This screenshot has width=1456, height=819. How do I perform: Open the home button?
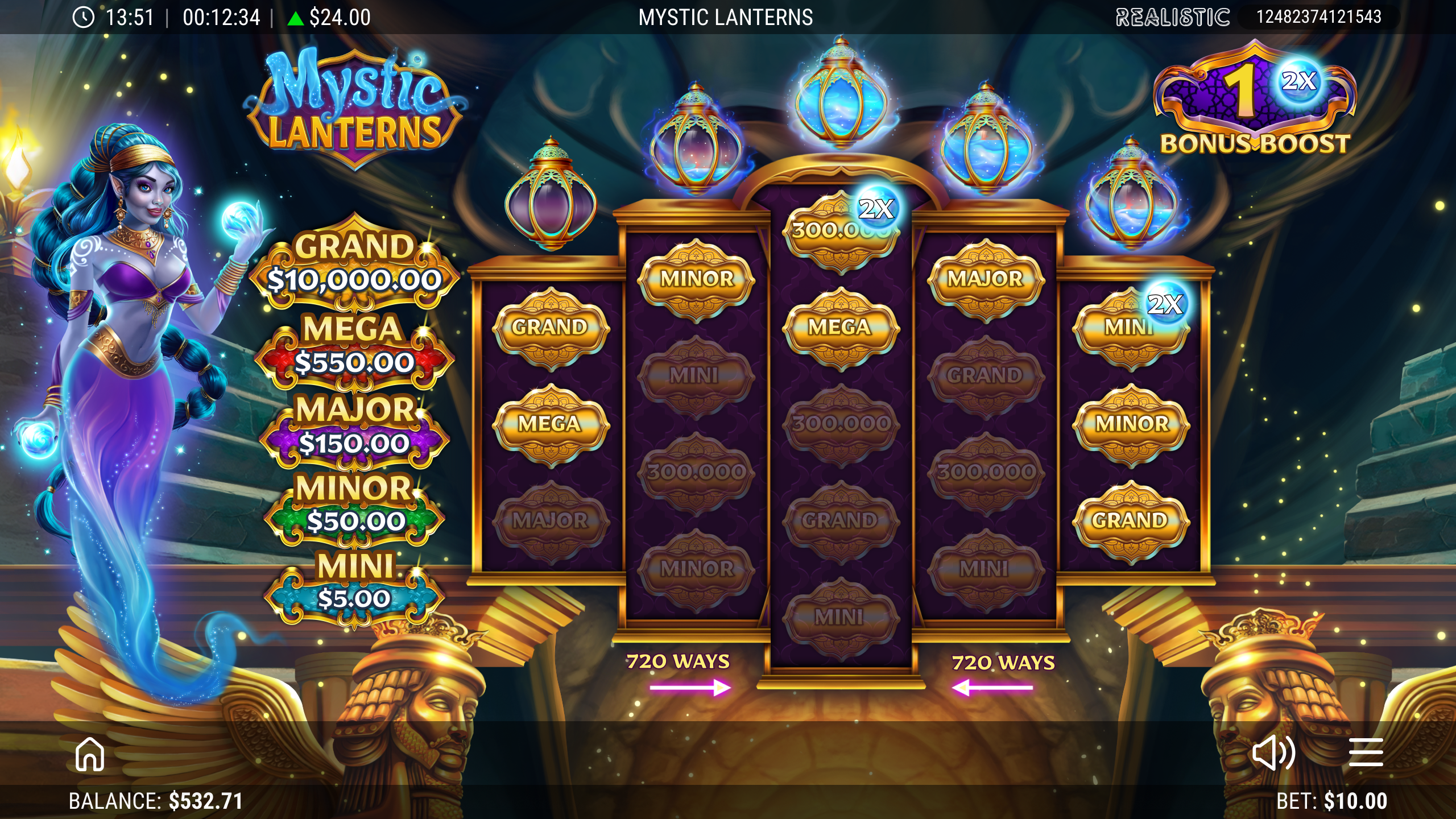(90, 754)
